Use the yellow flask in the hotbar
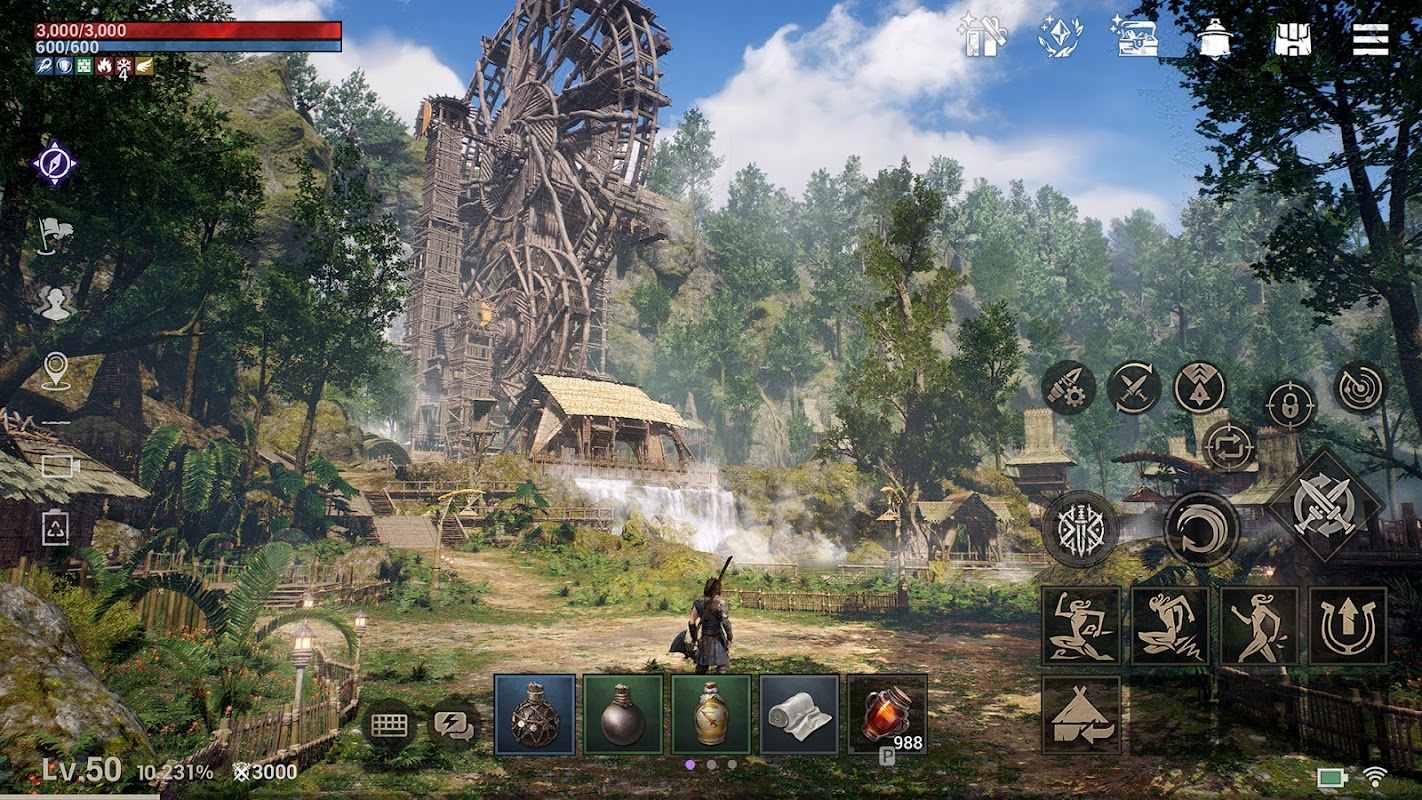Screen dimensions: 1422x800 click(x=711, y=713)
